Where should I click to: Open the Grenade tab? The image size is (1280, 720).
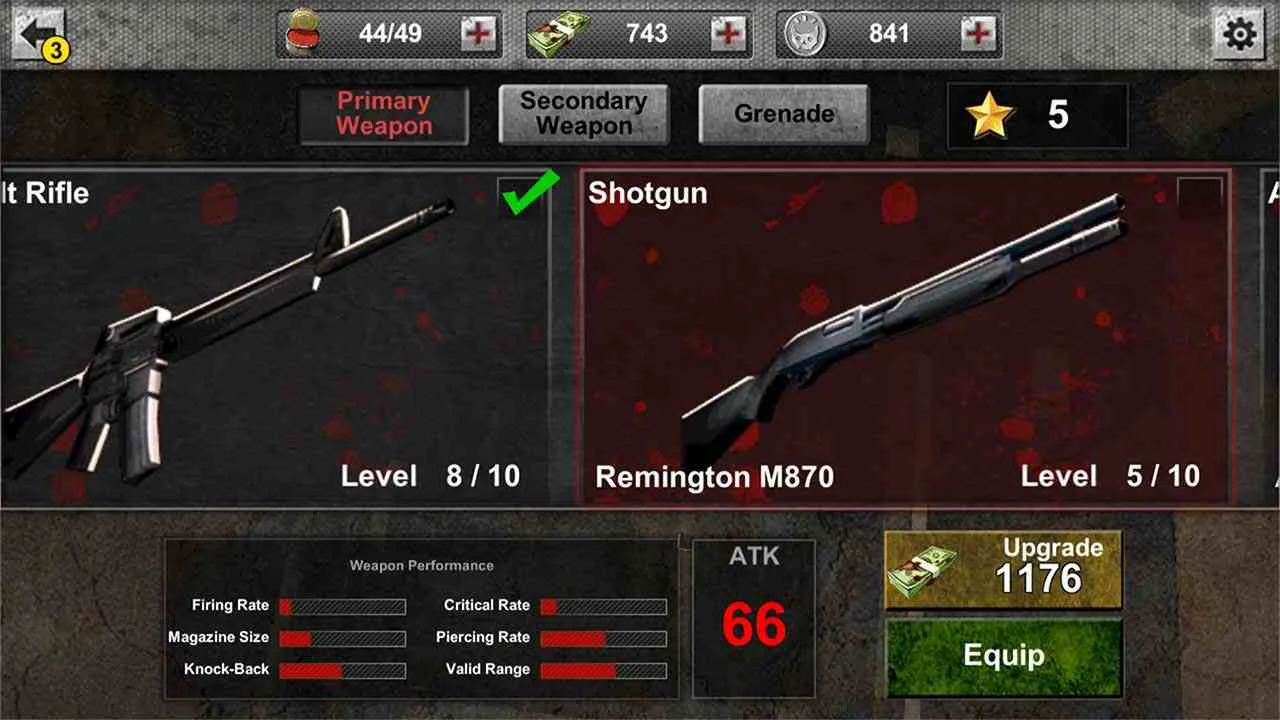(x=785, y=114)
